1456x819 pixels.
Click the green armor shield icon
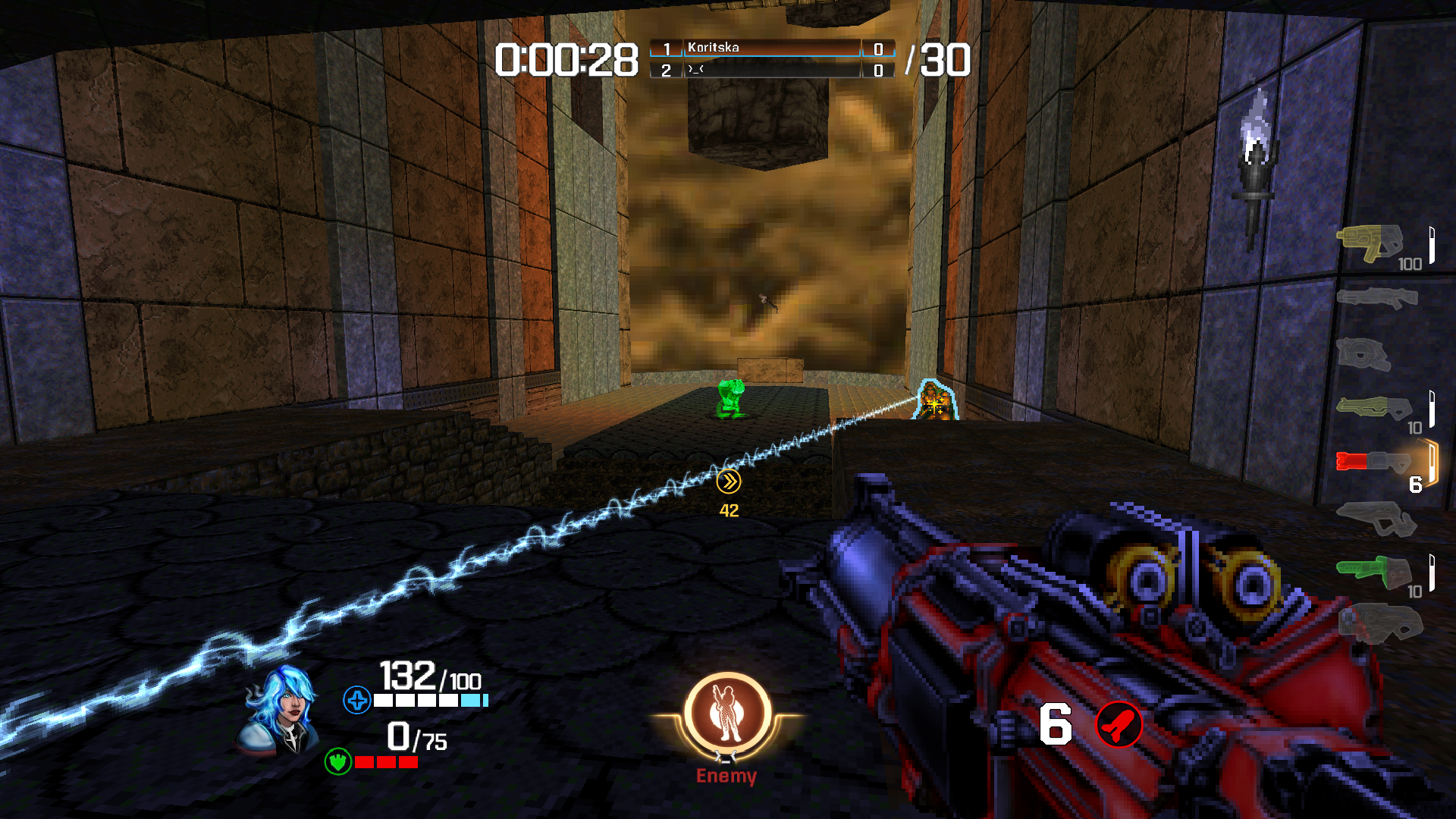coord(337,761)
